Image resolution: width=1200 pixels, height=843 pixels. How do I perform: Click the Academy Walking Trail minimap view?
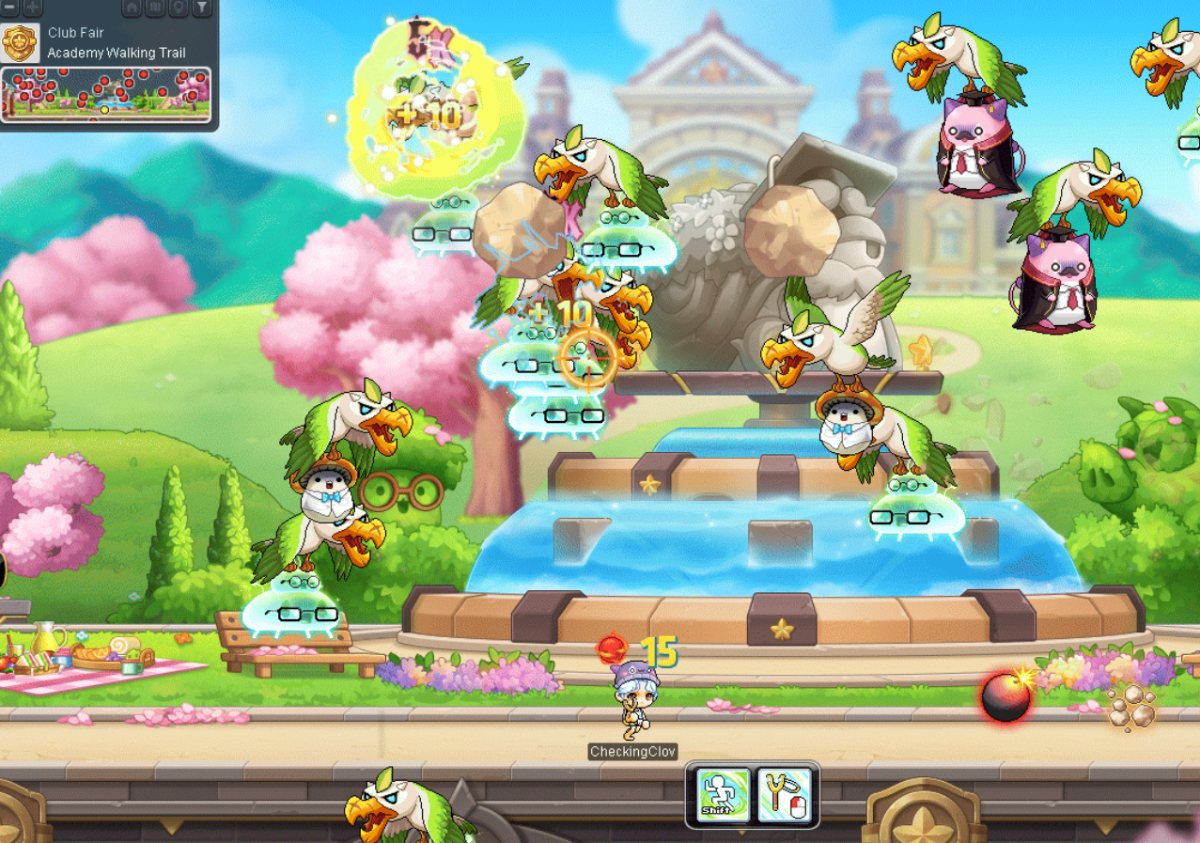[106, 94]
